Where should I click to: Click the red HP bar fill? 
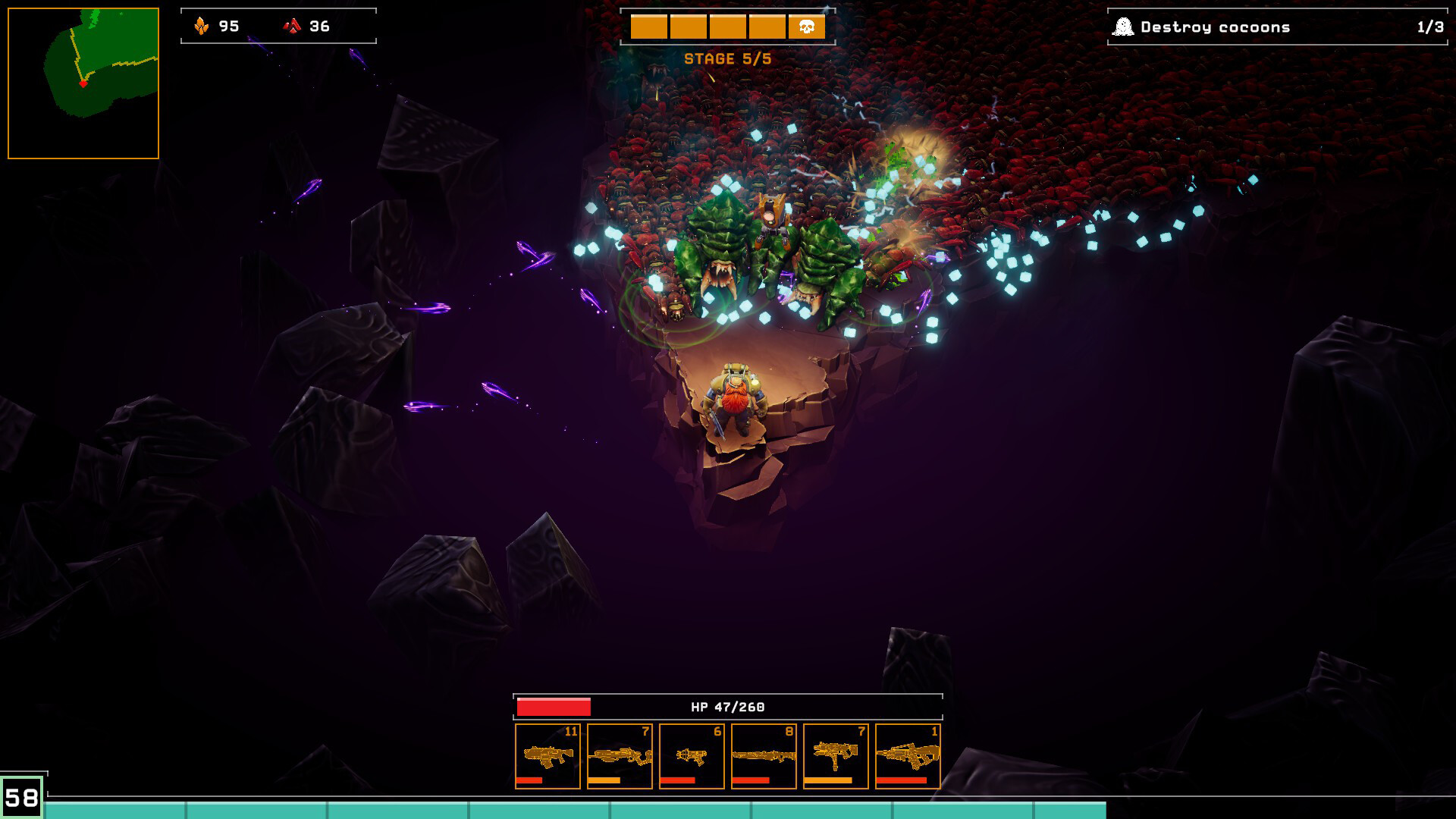(554, 705)
